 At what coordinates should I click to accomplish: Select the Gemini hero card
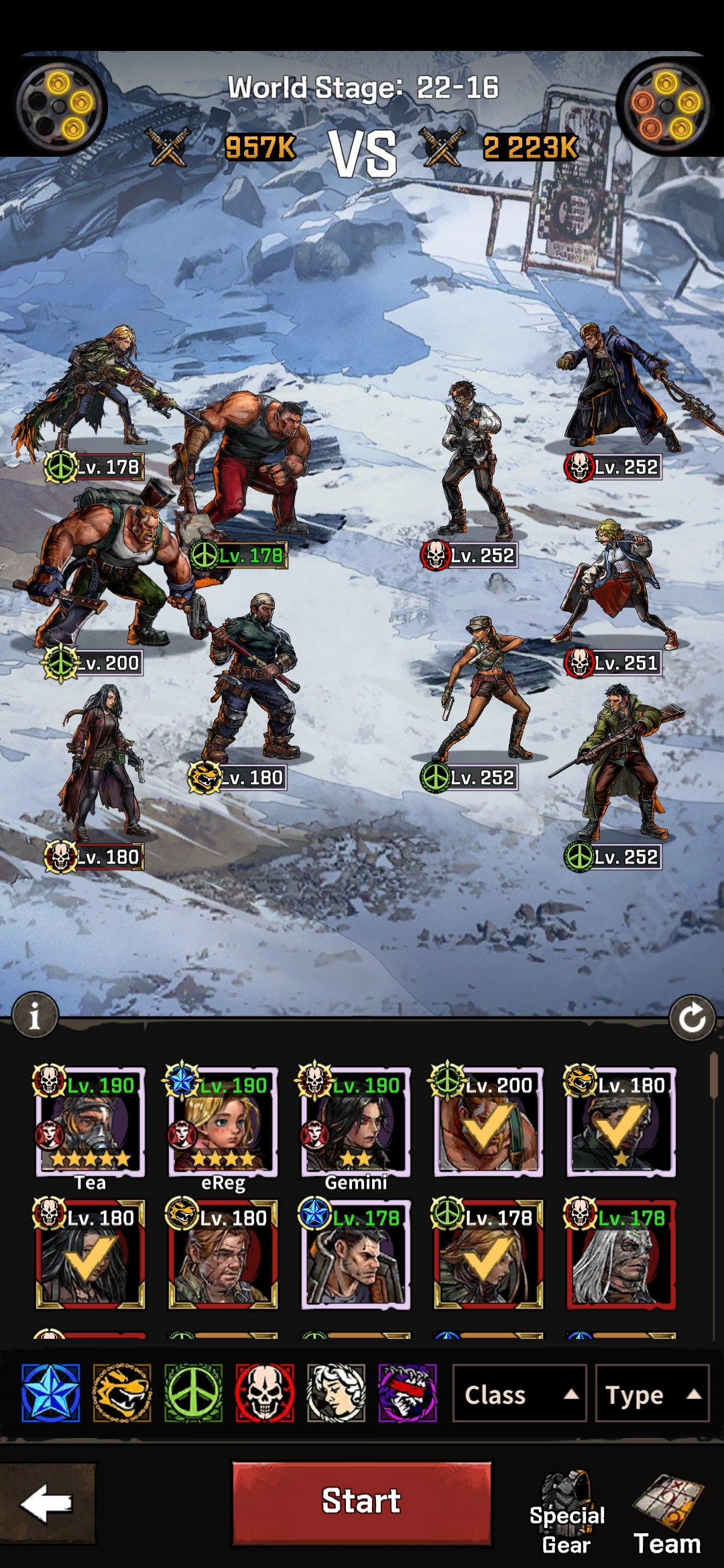[x=356, y=1122]
